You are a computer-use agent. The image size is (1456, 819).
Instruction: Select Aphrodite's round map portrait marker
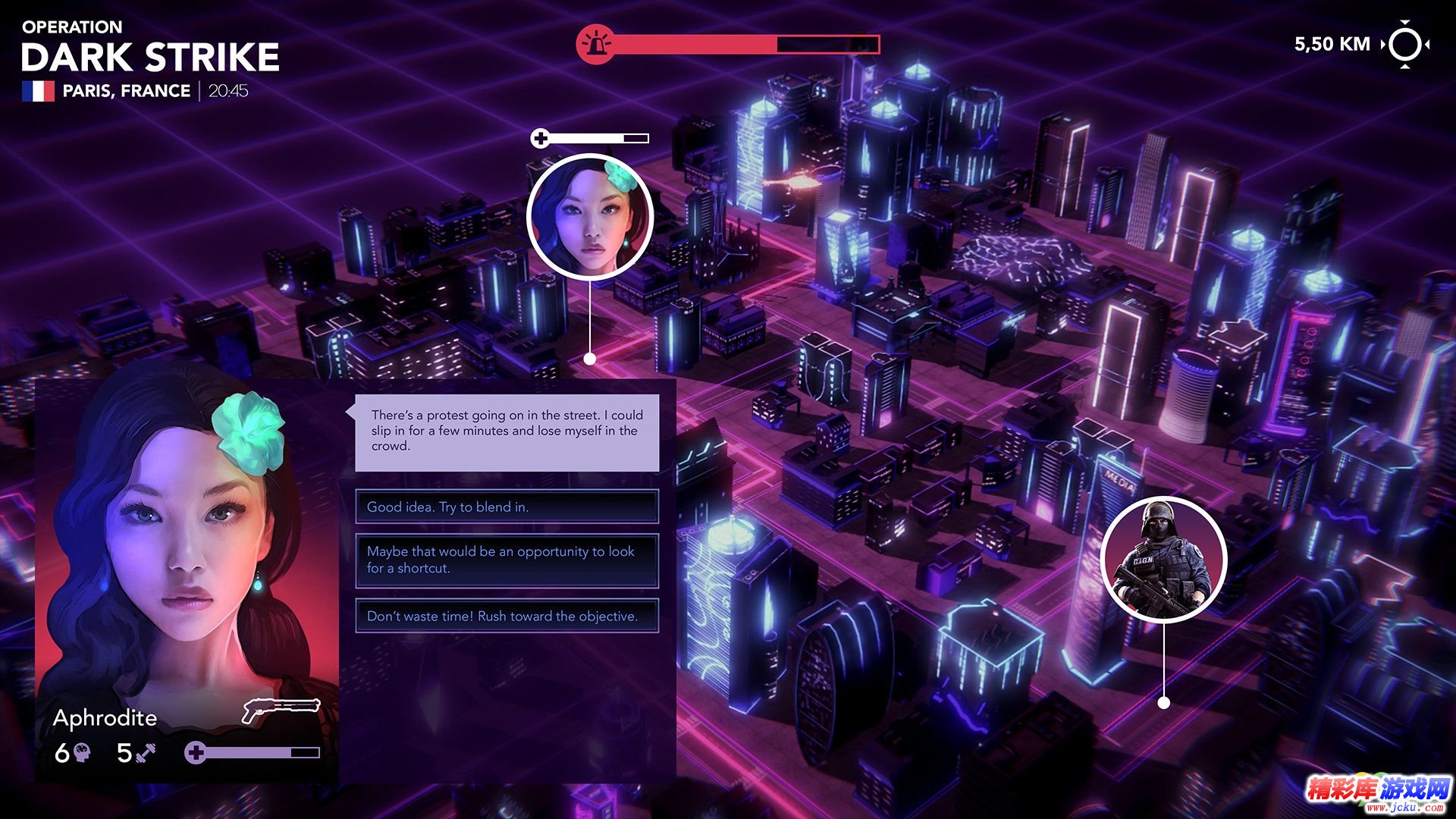[x=589, y=217]
